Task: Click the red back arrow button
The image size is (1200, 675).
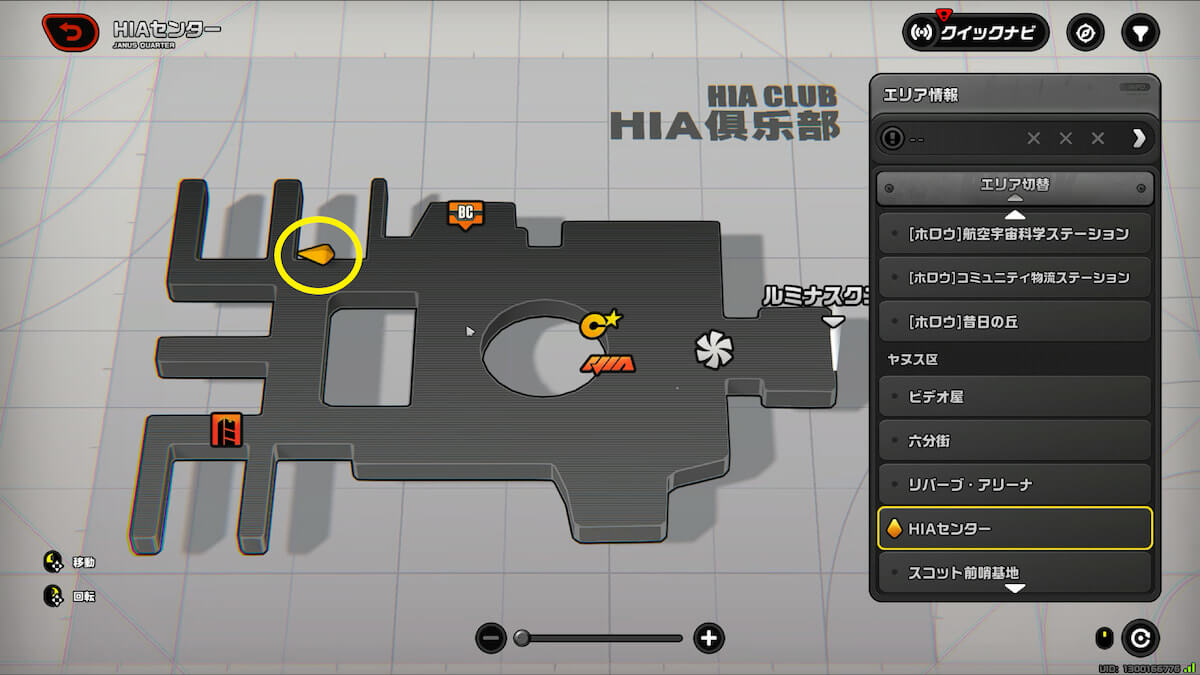Action: click(x=70, y=33)
